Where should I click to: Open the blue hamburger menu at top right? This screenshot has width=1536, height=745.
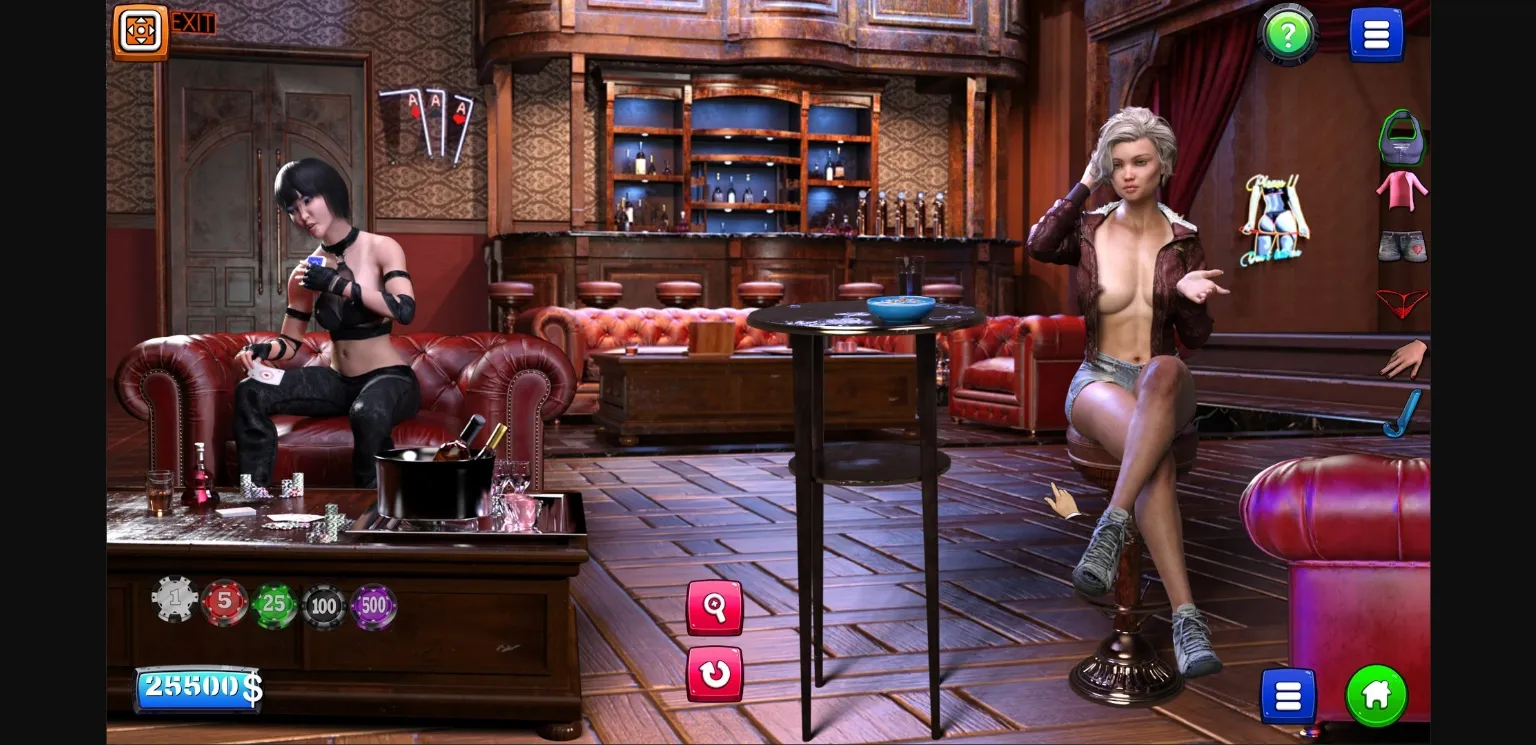1376,33
